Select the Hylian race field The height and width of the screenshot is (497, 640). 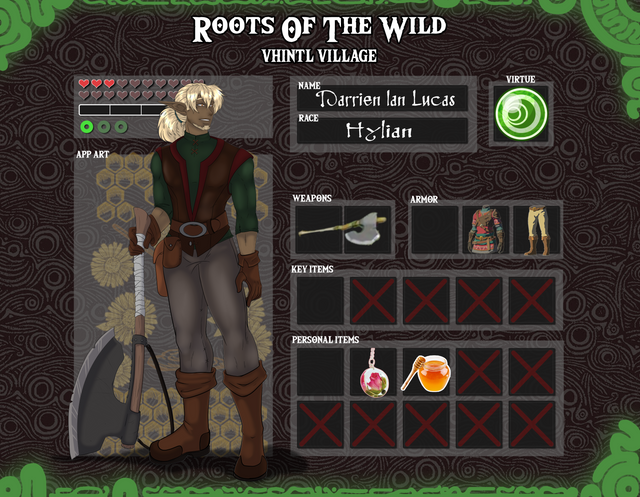click(383, 131)
